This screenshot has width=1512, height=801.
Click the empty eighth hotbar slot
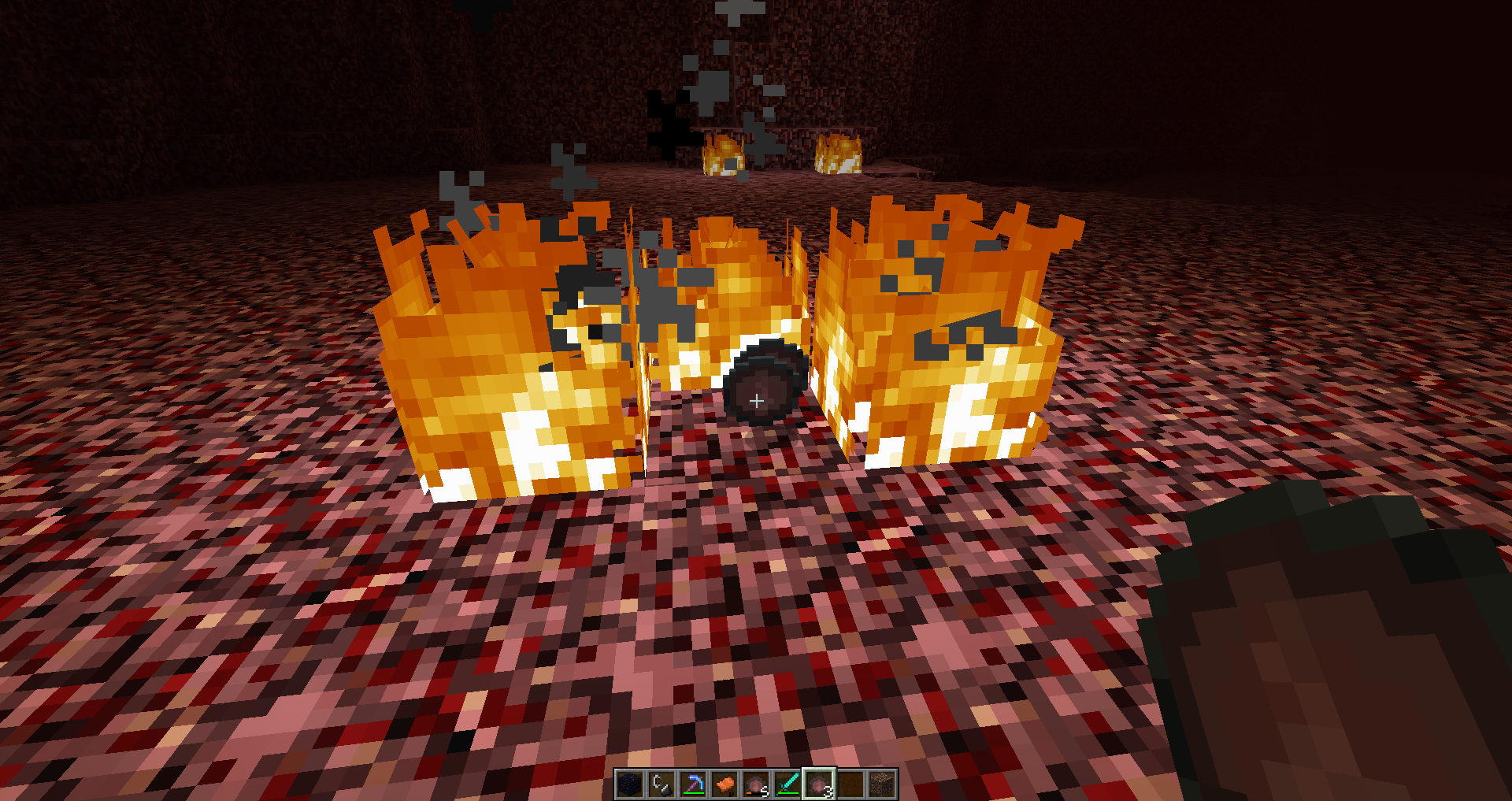point(850,784)
